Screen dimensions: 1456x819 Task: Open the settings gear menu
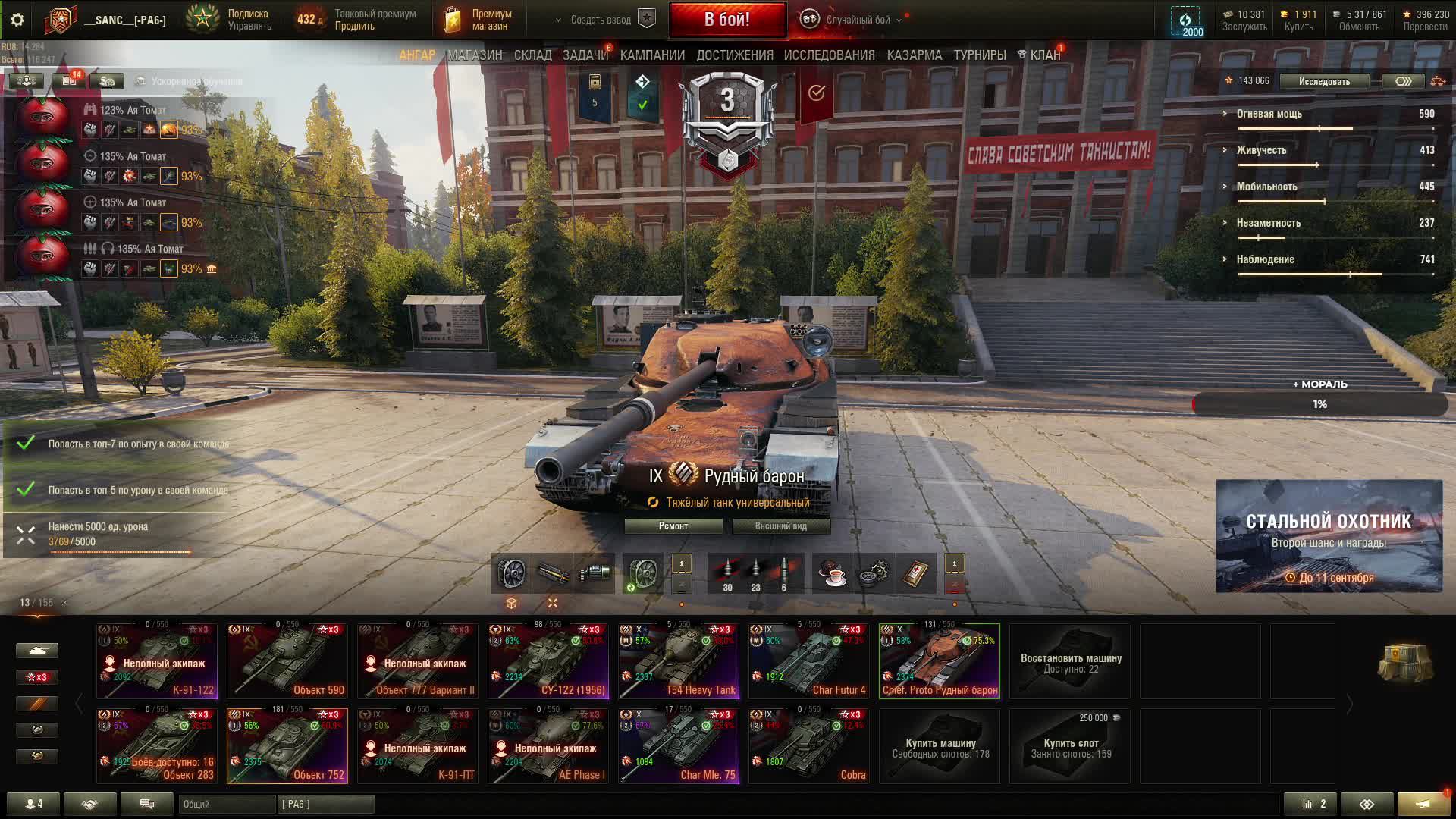[17, 20]
